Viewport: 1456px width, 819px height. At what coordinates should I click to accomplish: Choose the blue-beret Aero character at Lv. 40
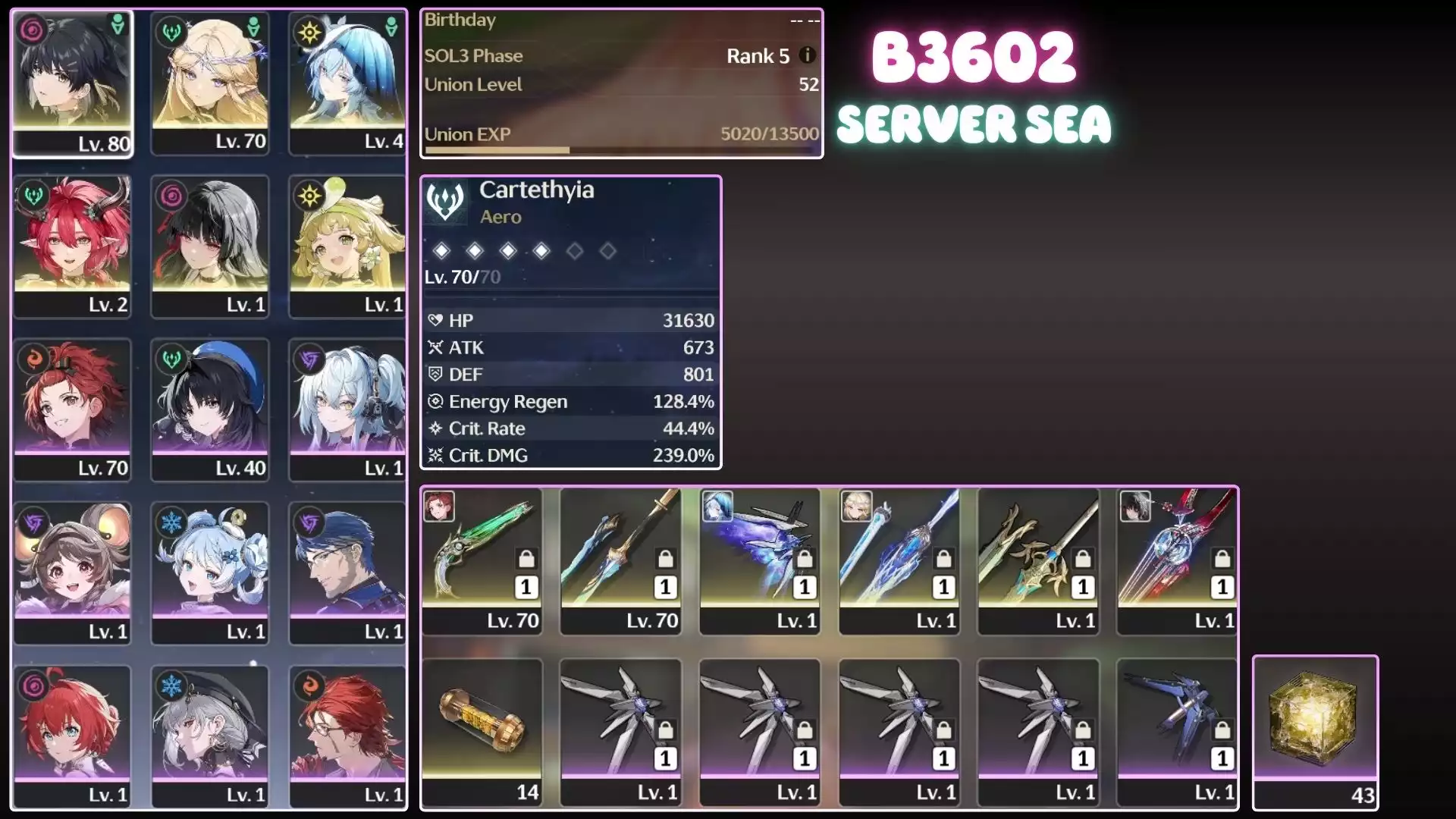tap(210, 409)
